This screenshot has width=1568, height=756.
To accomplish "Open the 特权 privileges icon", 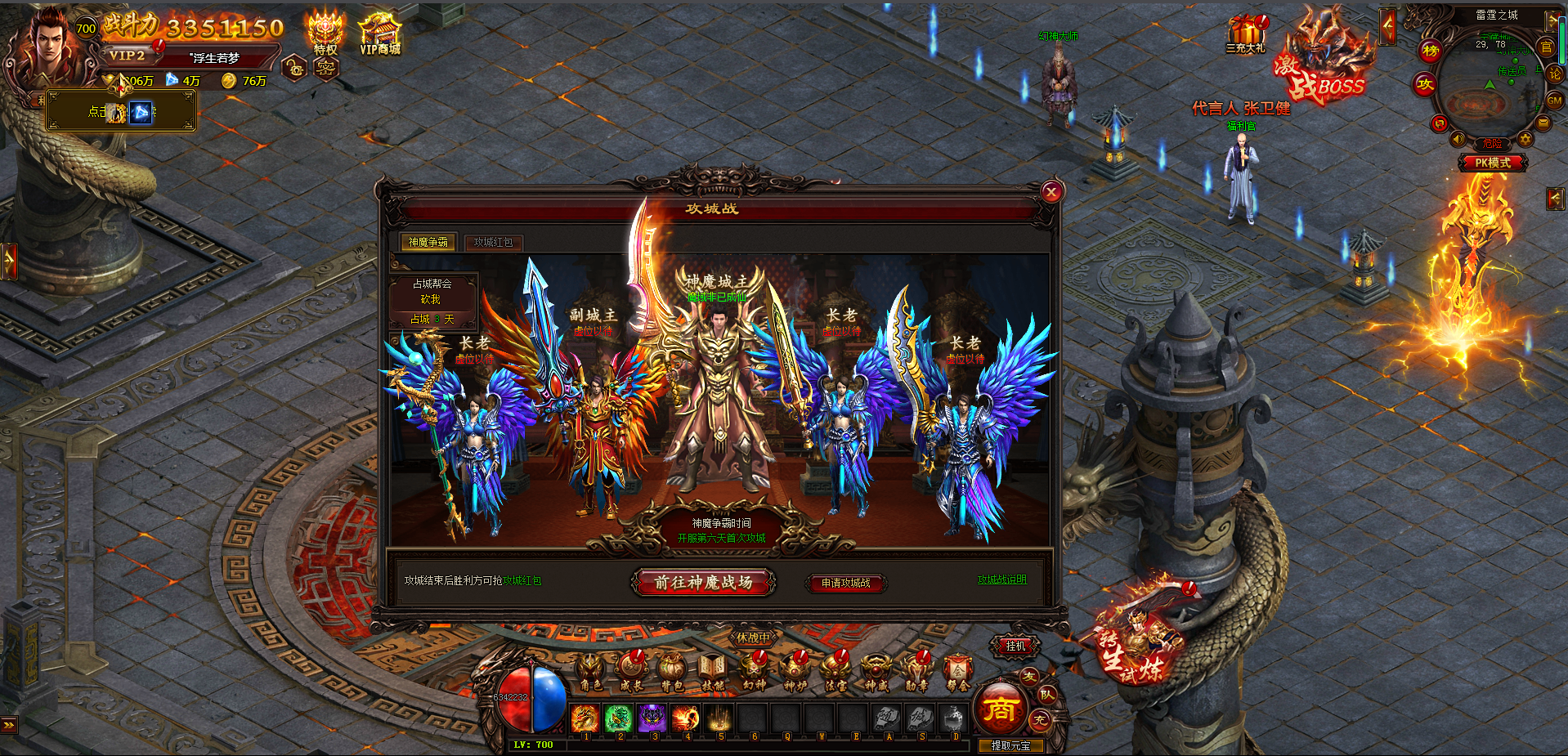I will click(x=325, y=34).
